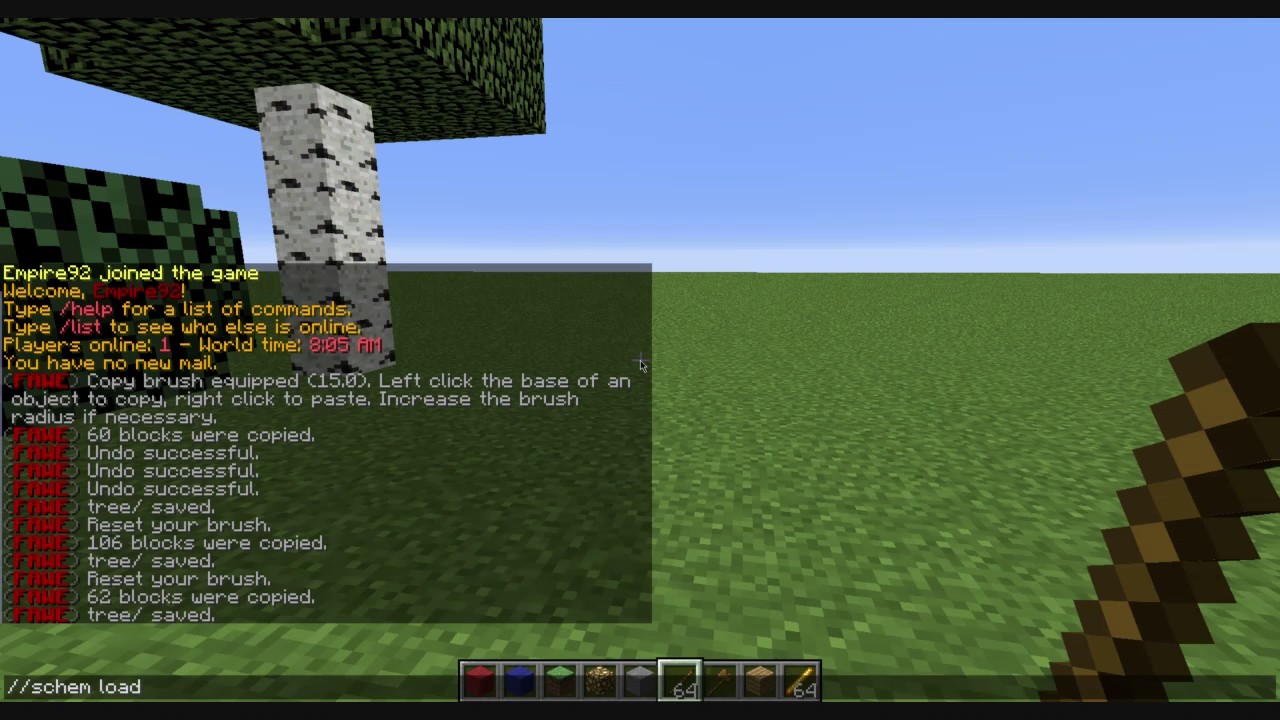Select the glowstone block slot
The image size is (1280, 720).
pyautogui.click(x=598, y=680)
